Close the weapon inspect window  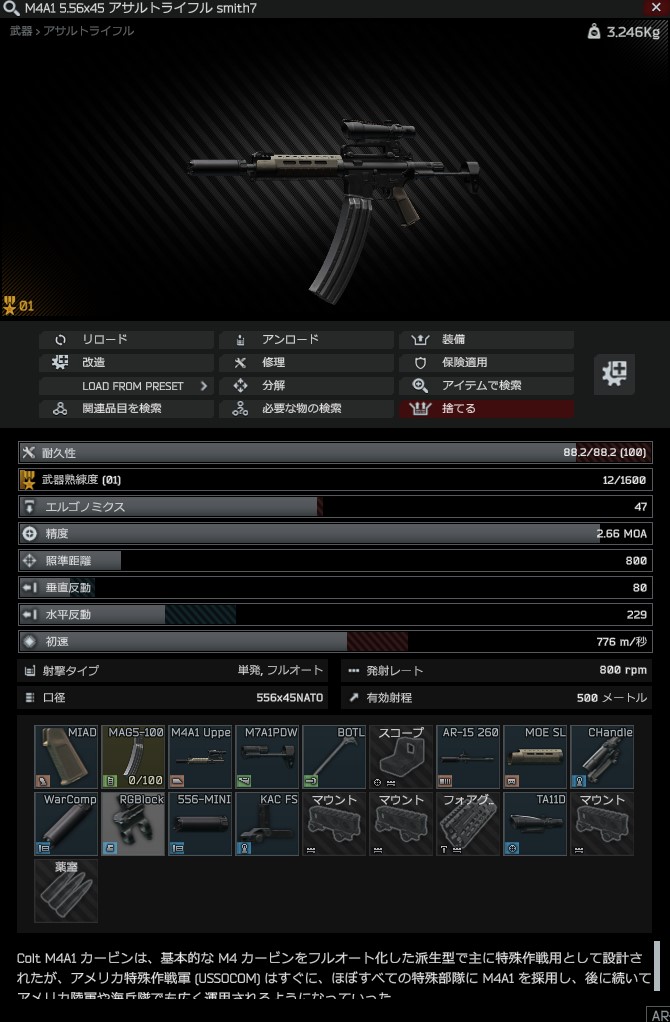(657, 8)
